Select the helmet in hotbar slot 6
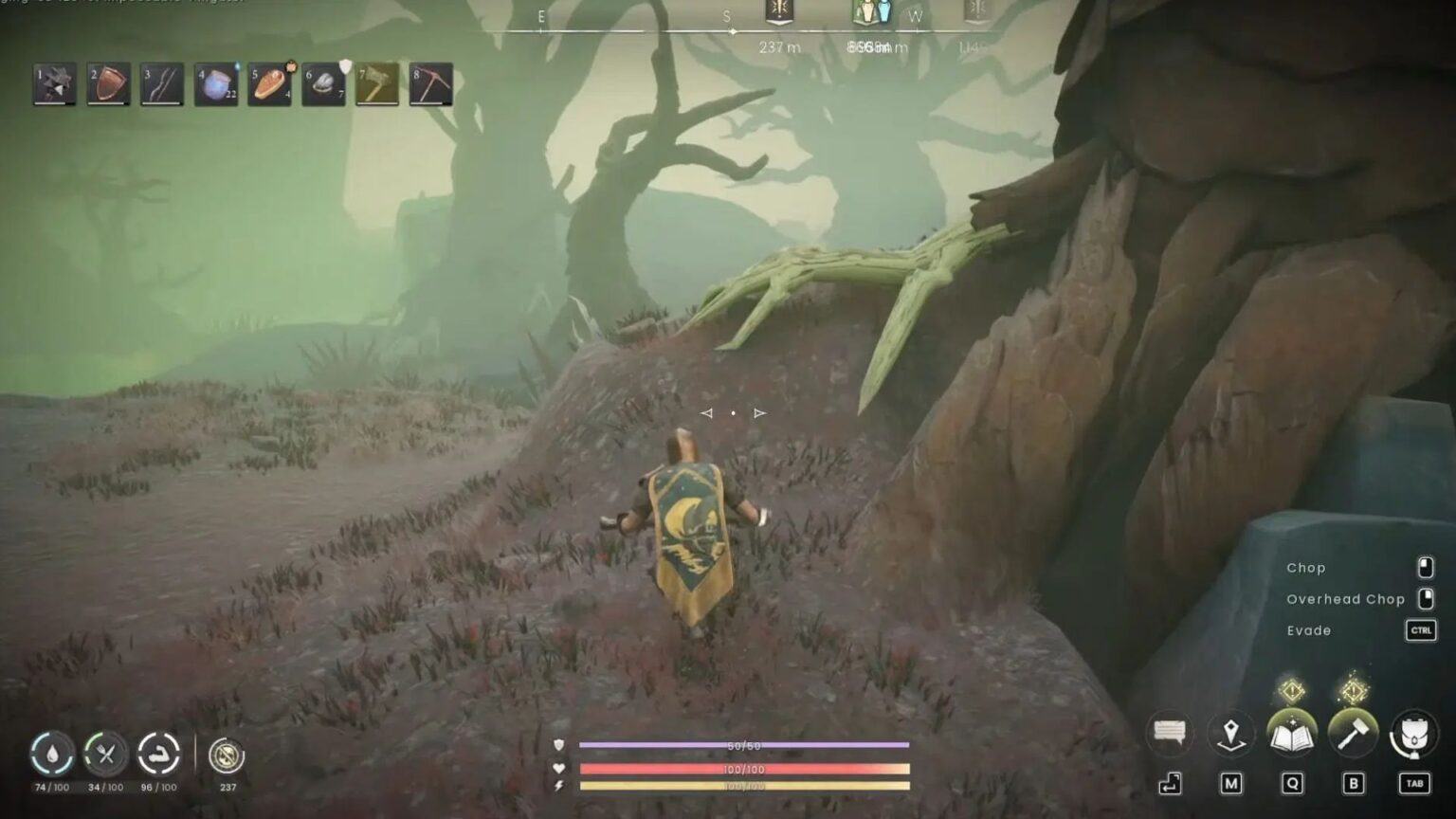Screen dimensions: 1456x819 [322, 85]
